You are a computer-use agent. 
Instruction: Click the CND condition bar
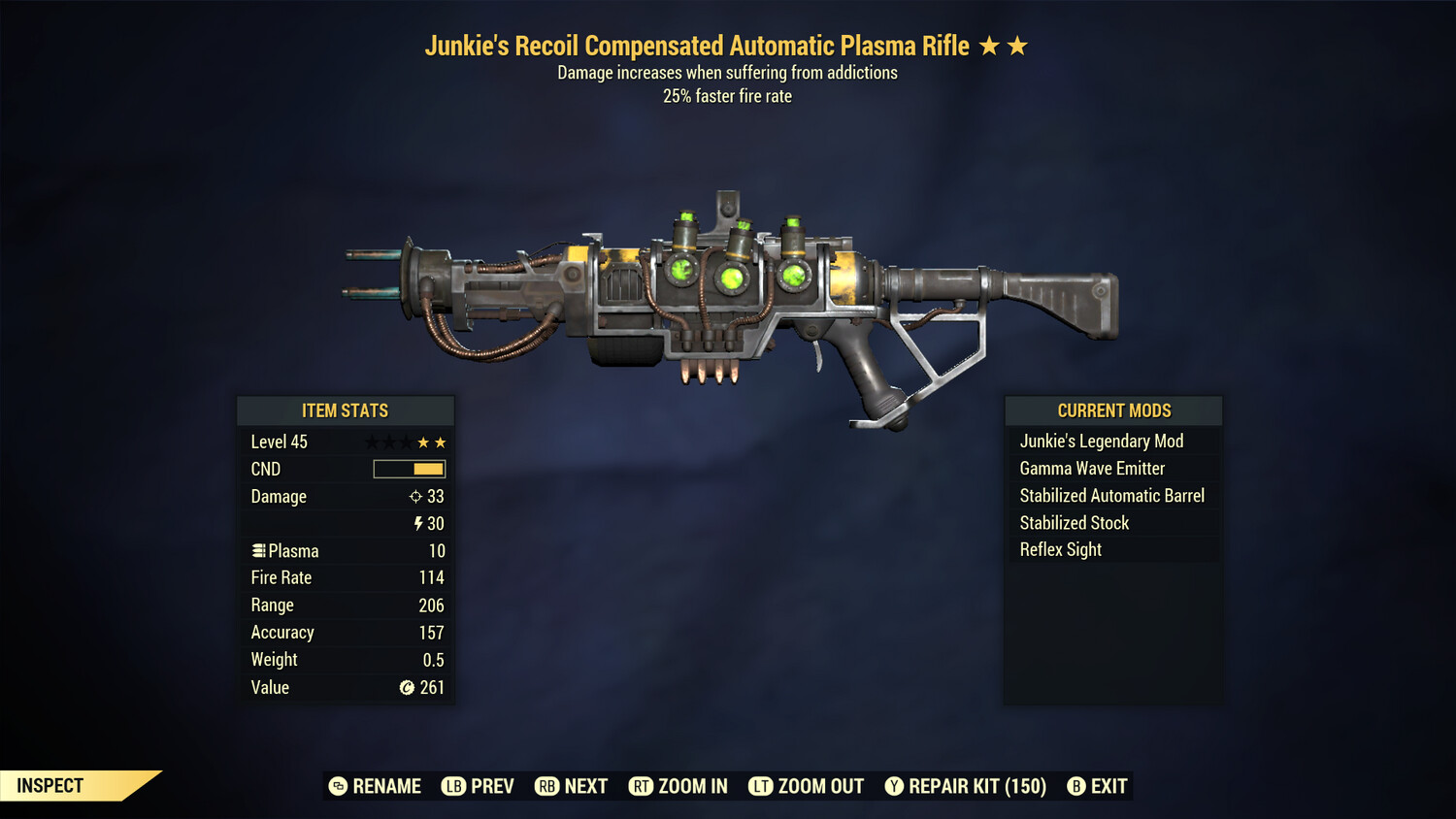click(408, 469)
